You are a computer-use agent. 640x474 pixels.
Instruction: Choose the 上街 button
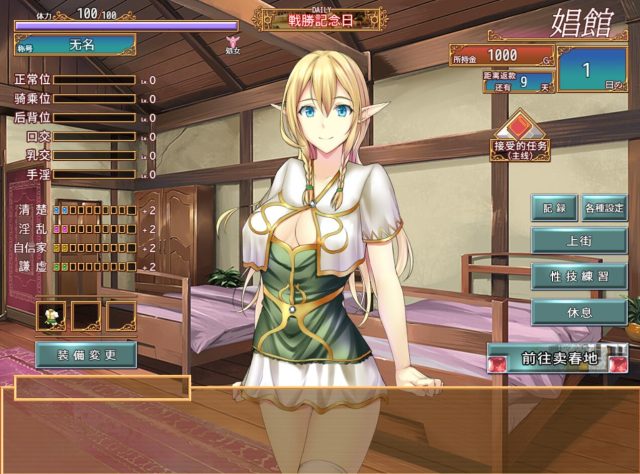tap(579, 240)
